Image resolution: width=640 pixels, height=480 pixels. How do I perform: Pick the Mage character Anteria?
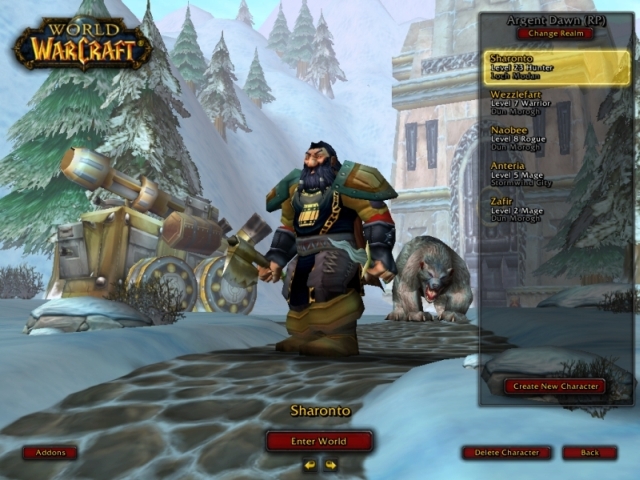pyautogui.click(x=557, y=174)
